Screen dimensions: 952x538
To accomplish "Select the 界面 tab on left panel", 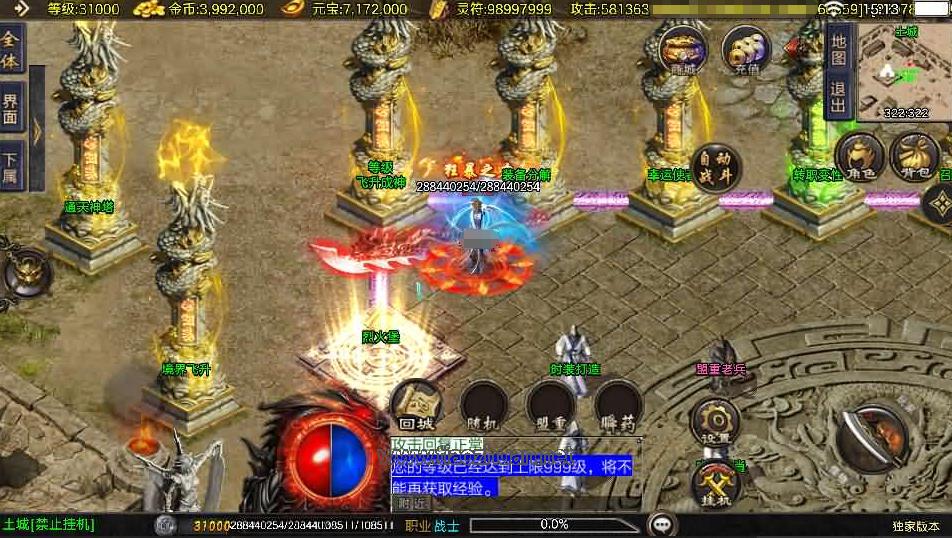I will (x=12, y=105).
